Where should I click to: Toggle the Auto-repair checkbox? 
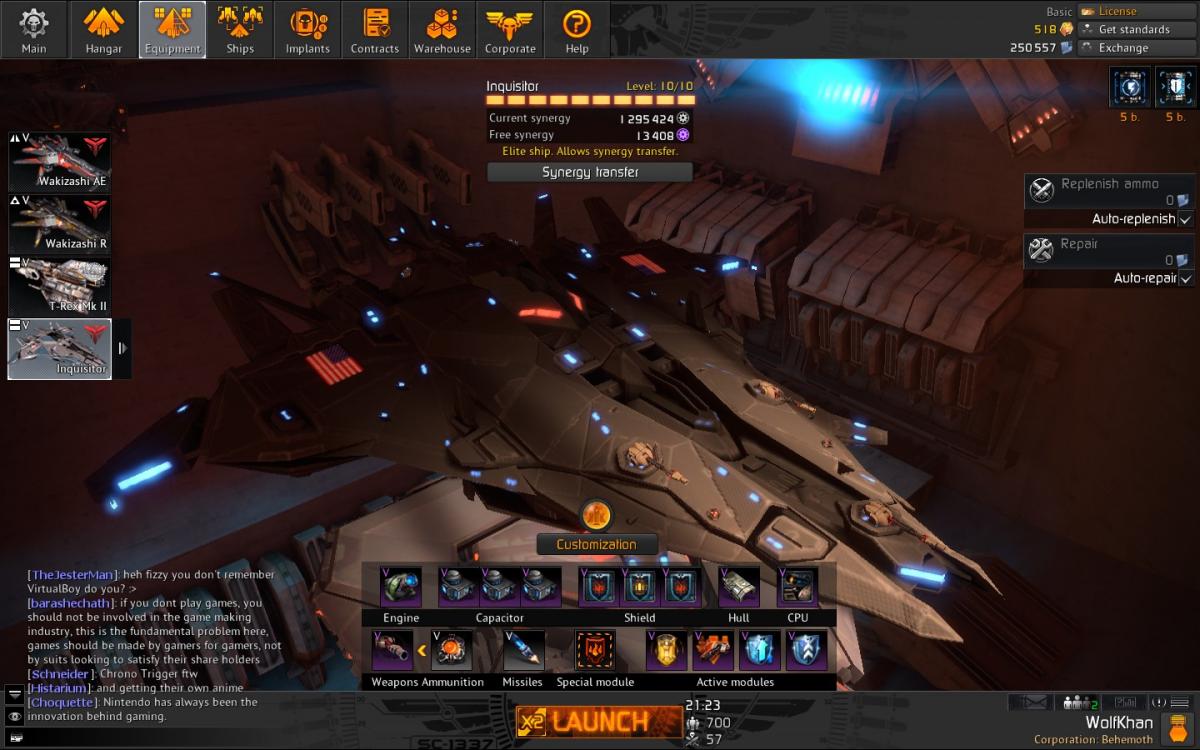pyautogui.click(x=1185, y=278)
